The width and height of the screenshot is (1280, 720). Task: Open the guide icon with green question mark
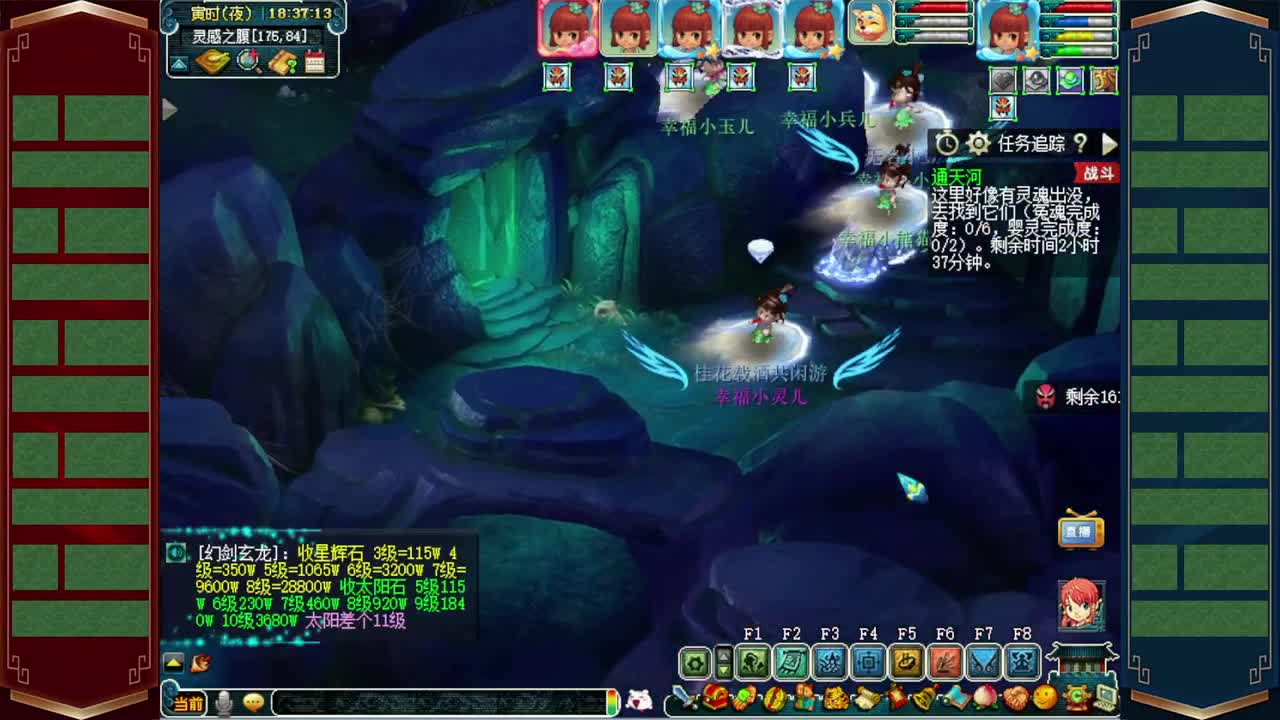click(284, 61)
